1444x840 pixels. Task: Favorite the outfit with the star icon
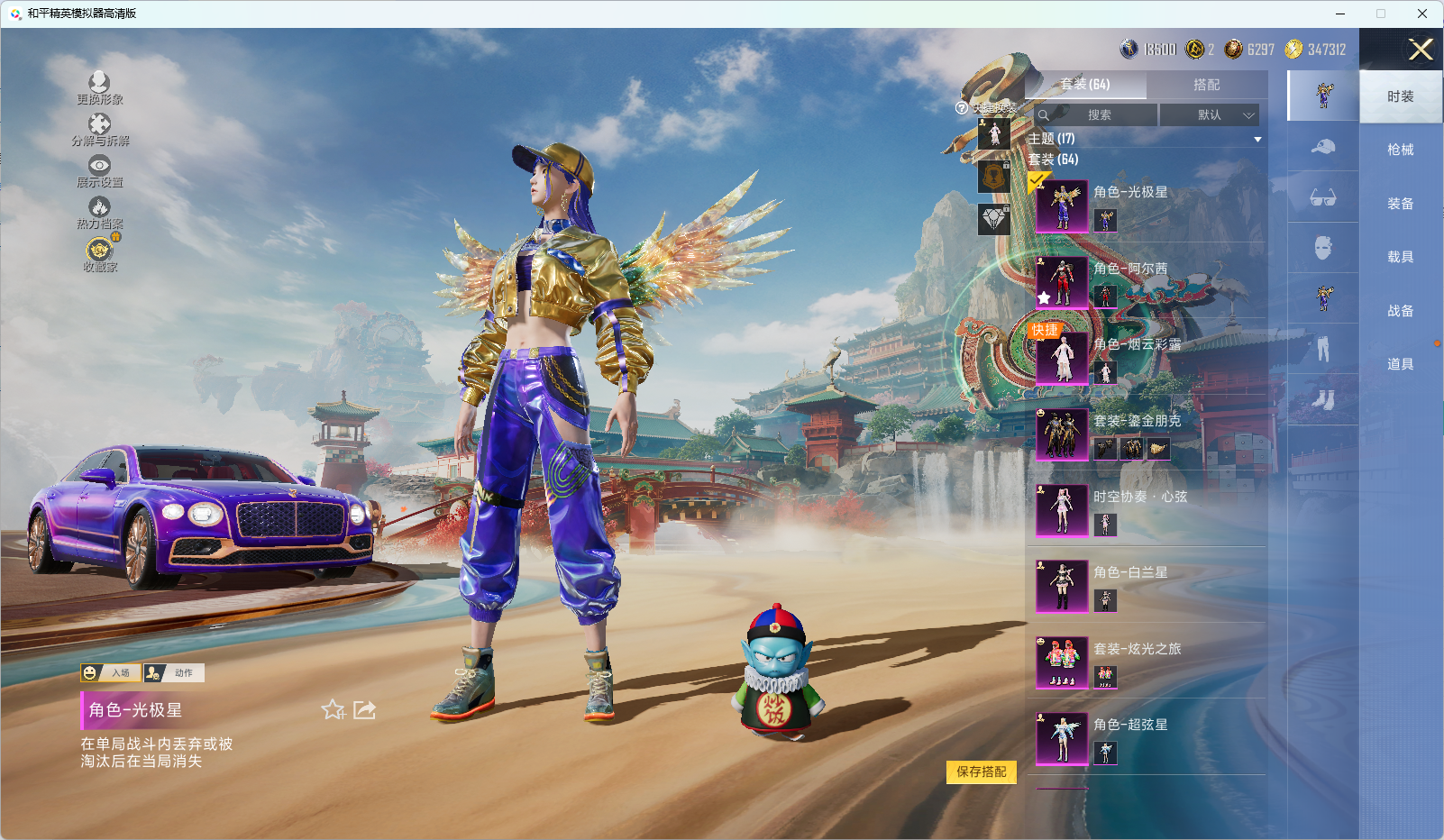[333, 710]
